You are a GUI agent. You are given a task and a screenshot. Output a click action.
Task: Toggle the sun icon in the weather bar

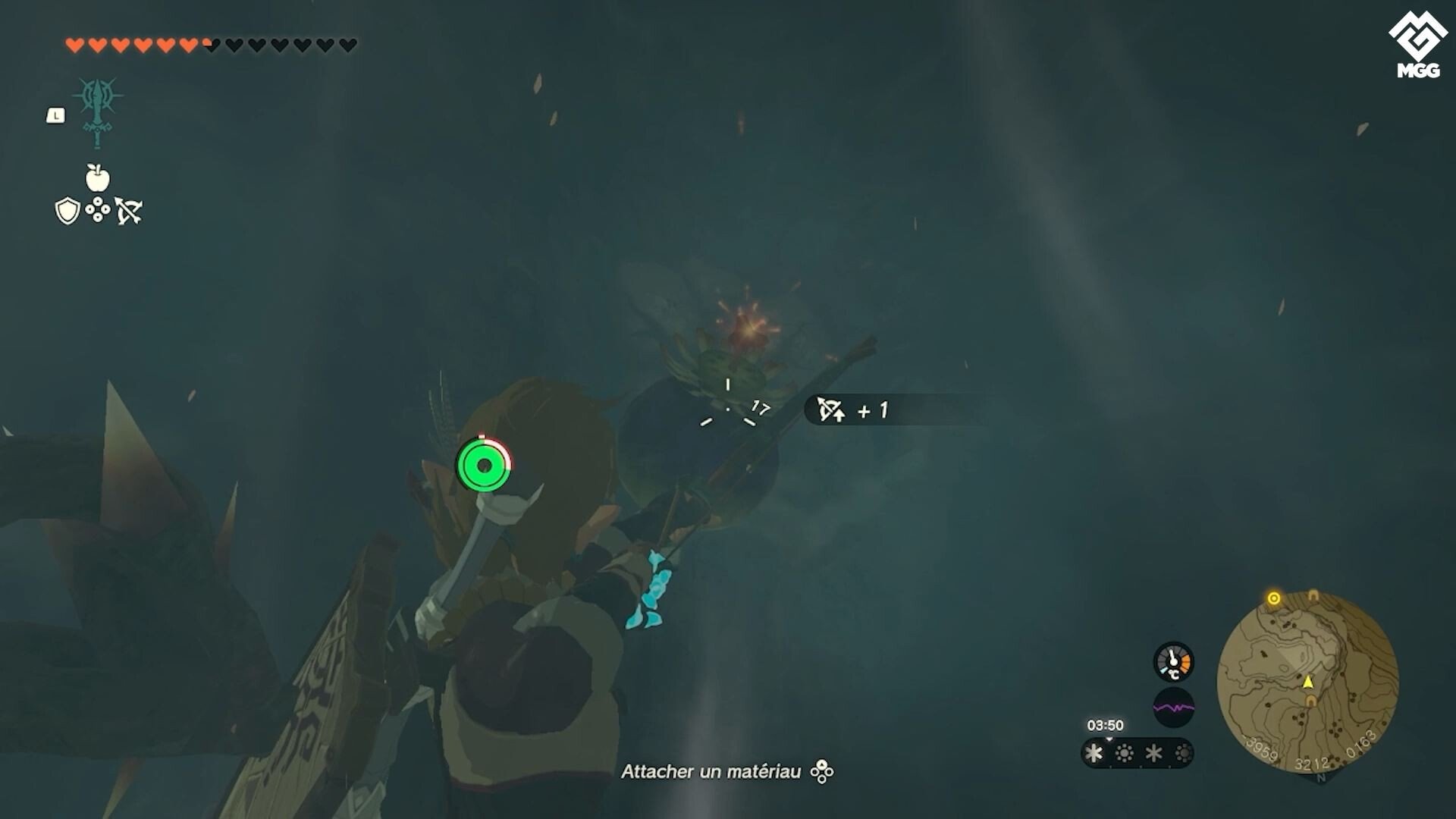point(1124,752)
